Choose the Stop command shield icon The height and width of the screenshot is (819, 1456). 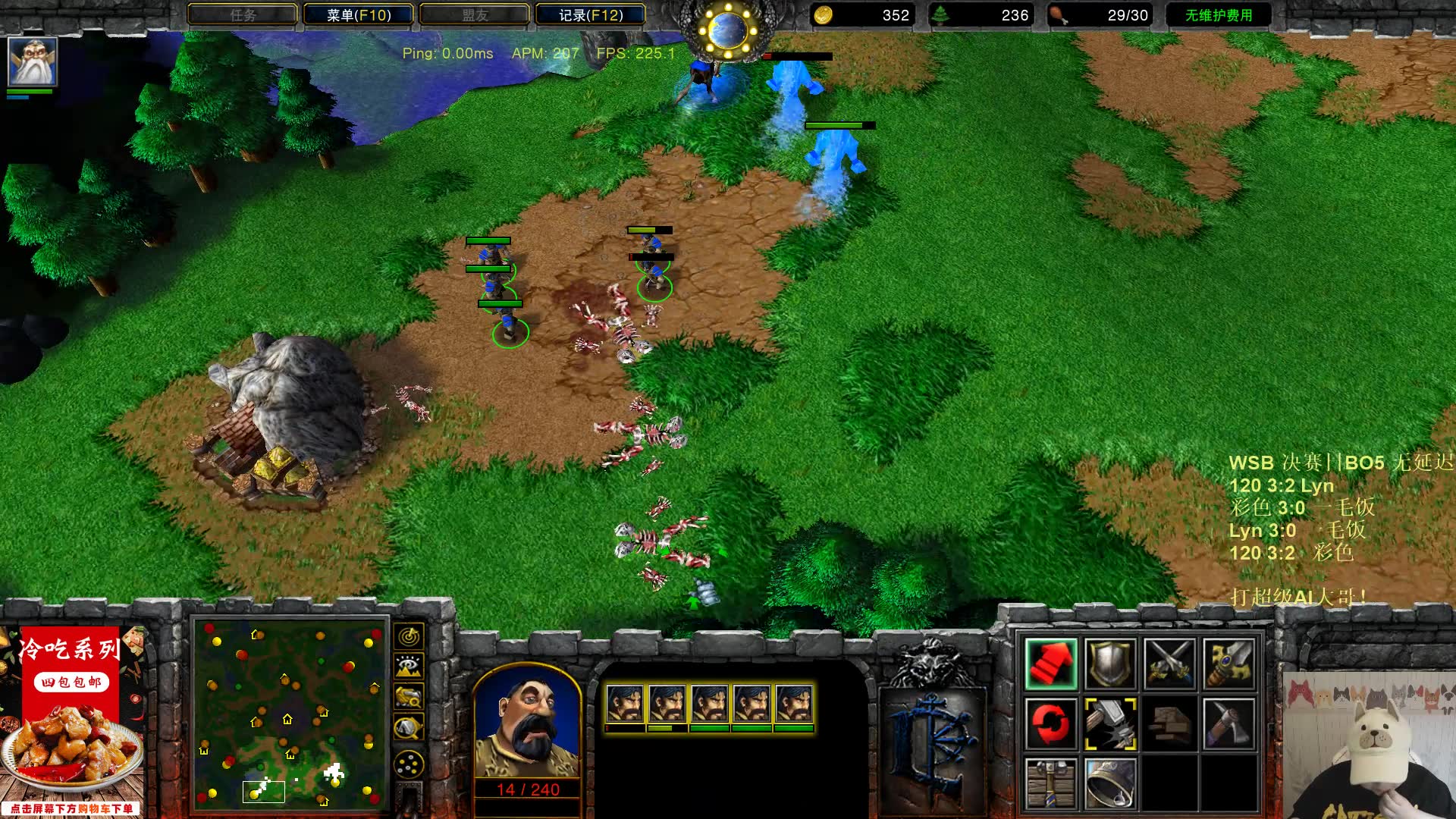pyautogui.click(x=1109, y=664)
